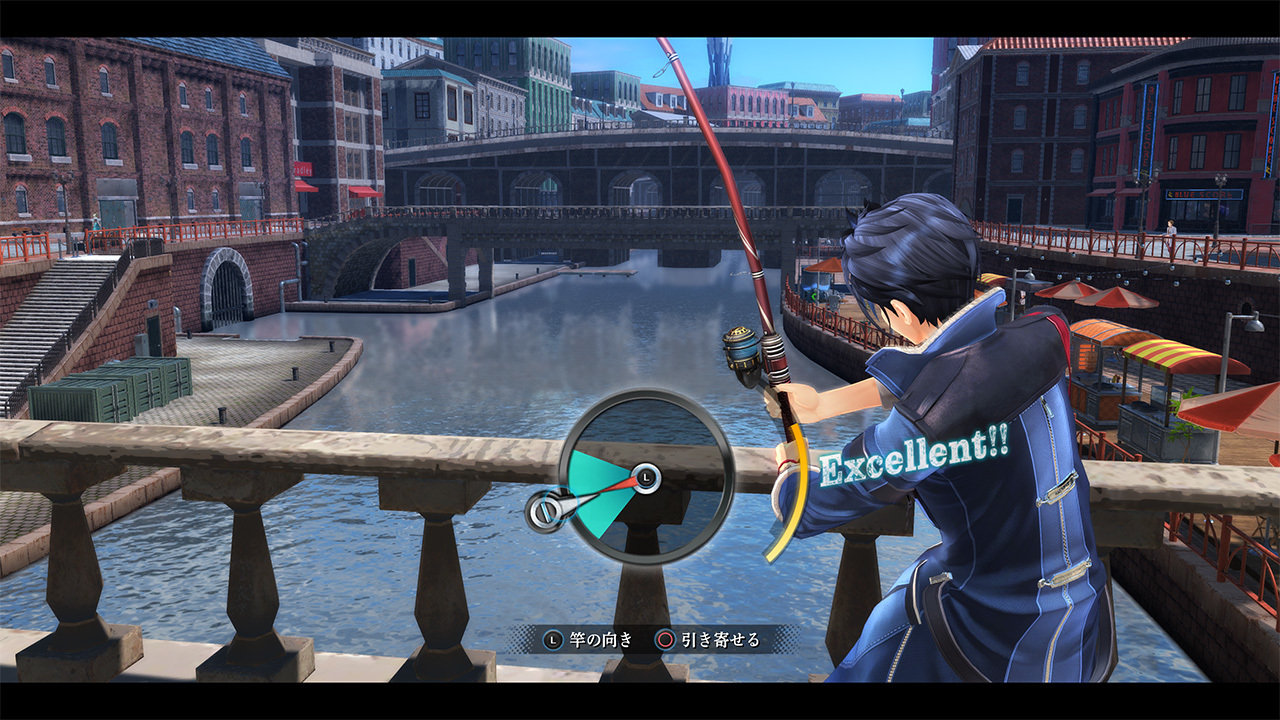Click the L button icon beside 竿の向き
The width and height of the screenshot is (1280, 720).
click(551, 640)
